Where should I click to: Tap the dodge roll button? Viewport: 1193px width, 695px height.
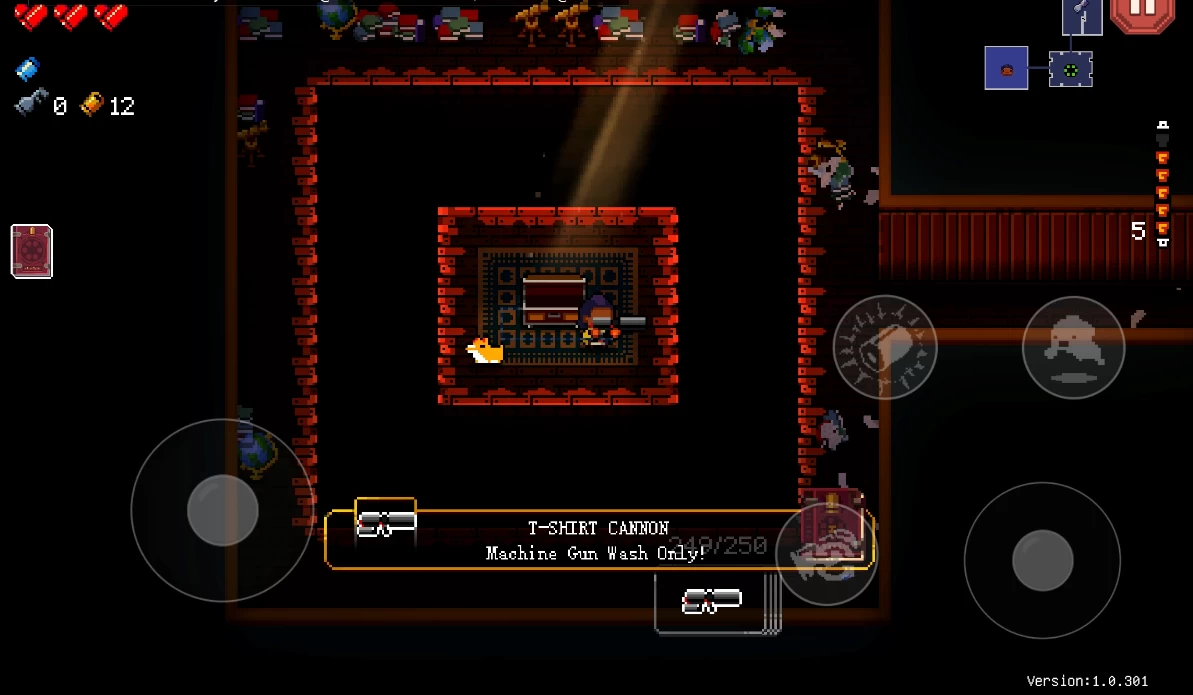1073,347
